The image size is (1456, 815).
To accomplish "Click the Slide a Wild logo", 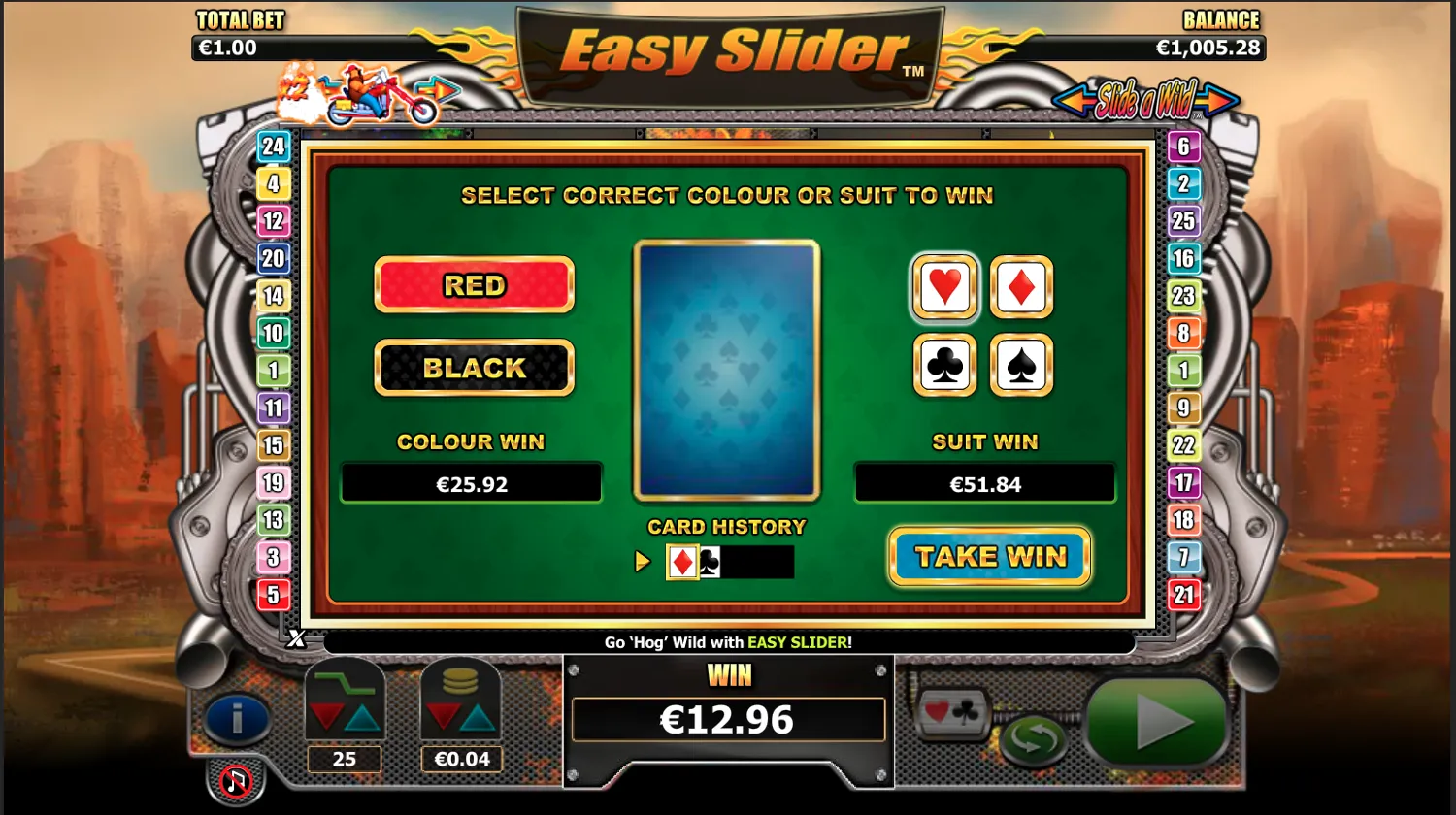I will [x=1145, y=101].
